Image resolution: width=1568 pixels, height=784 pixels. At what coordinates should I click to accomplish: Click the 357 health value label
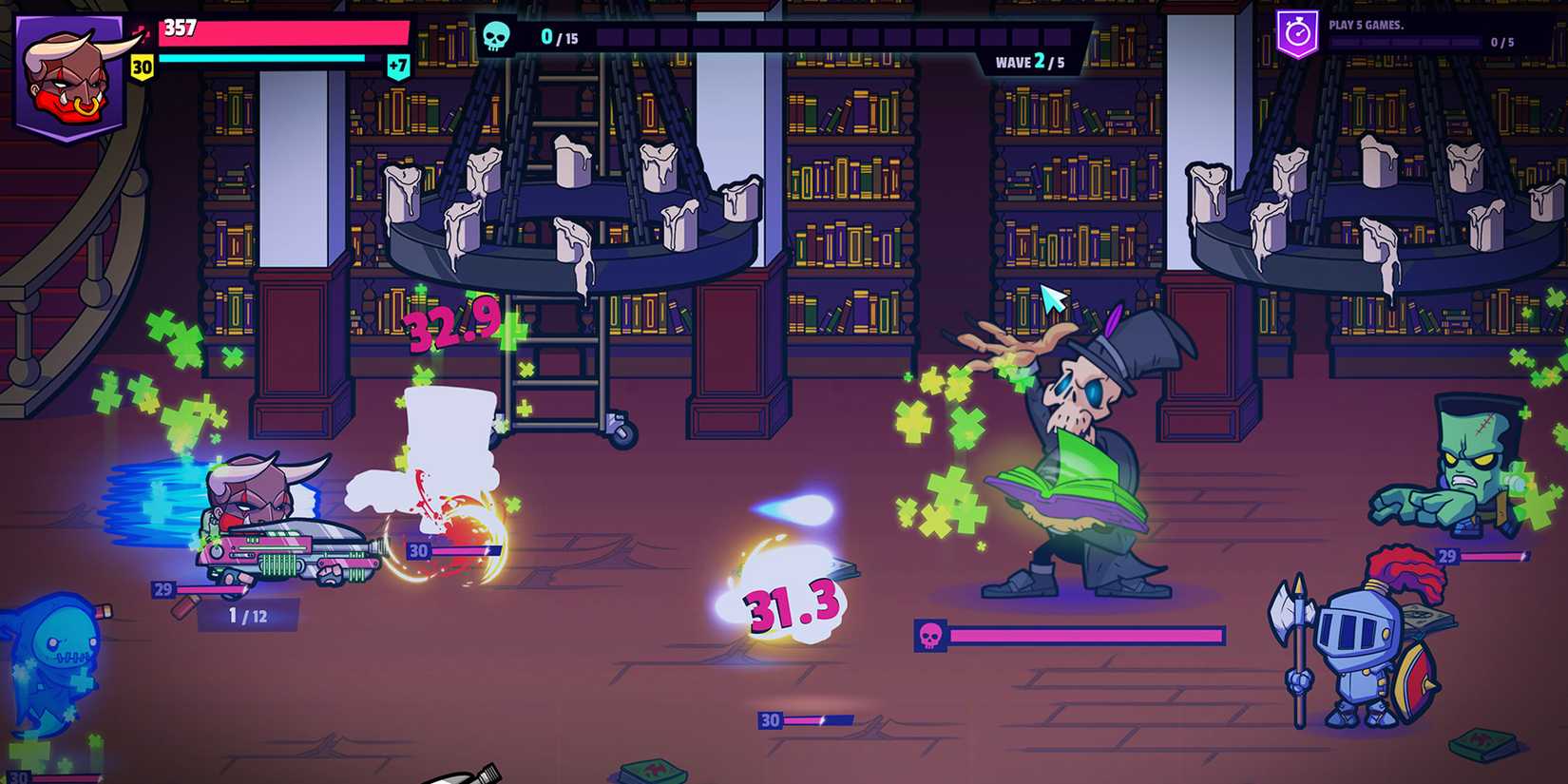pos(182,26)
